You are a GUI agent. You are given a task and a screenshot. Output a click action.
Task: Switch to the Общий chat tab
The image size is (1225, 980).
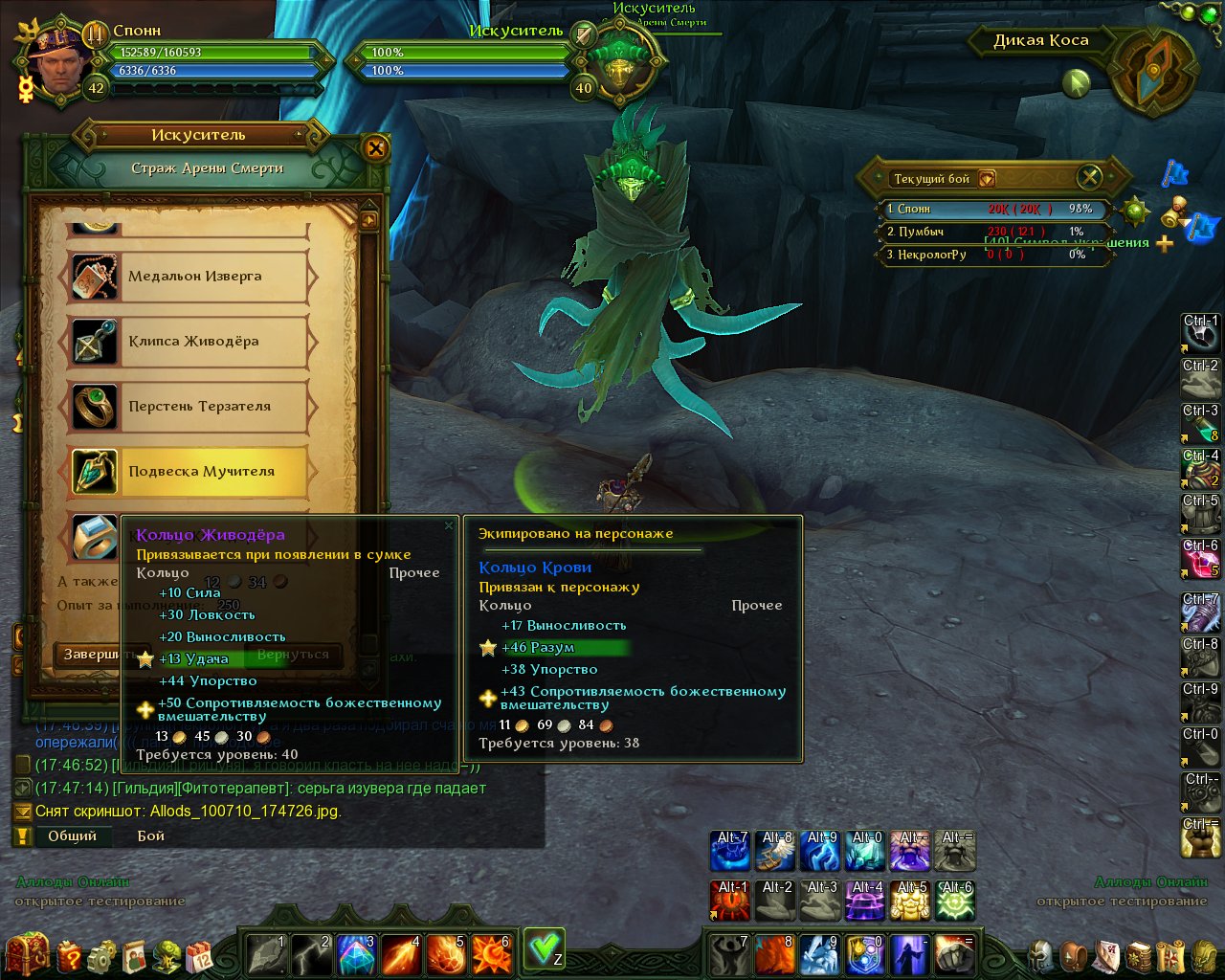point(72,835)
